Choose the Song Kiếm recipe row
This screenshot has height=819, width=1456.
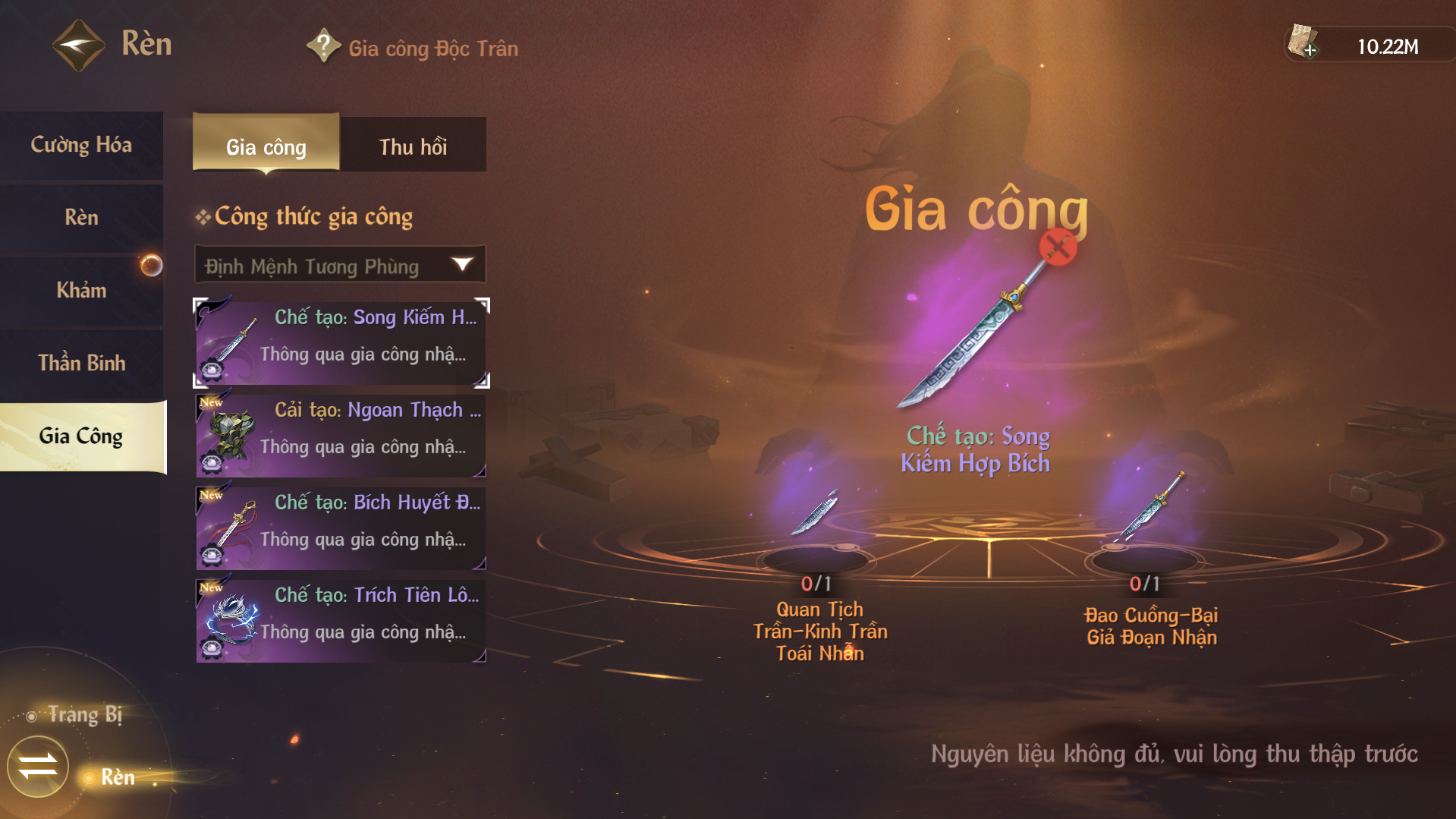[x=341, y=343]
